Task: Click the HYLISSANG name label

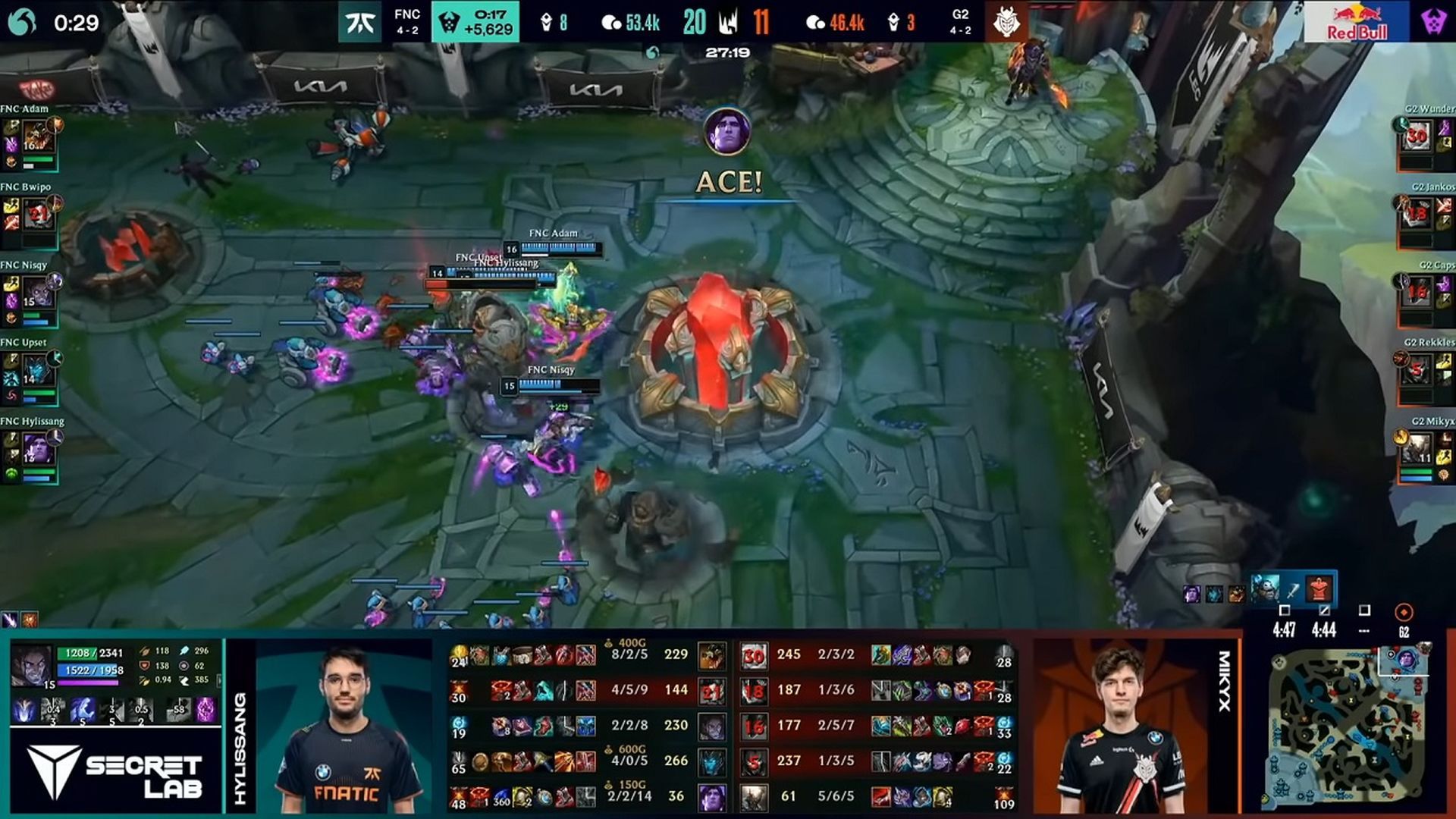Action: click(243, 747)
